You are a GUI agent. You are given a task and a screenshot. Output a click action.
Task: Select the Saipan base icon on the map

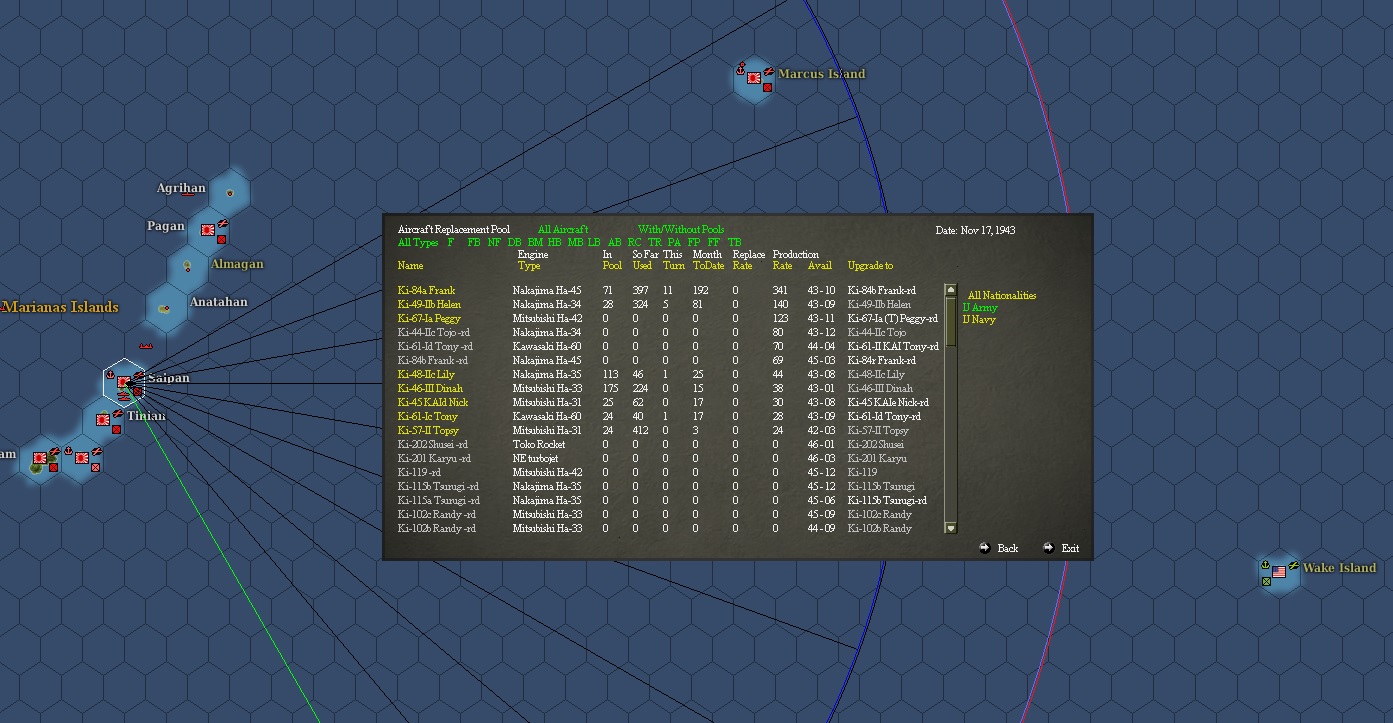pyautogui.click(x=125, y=380)
